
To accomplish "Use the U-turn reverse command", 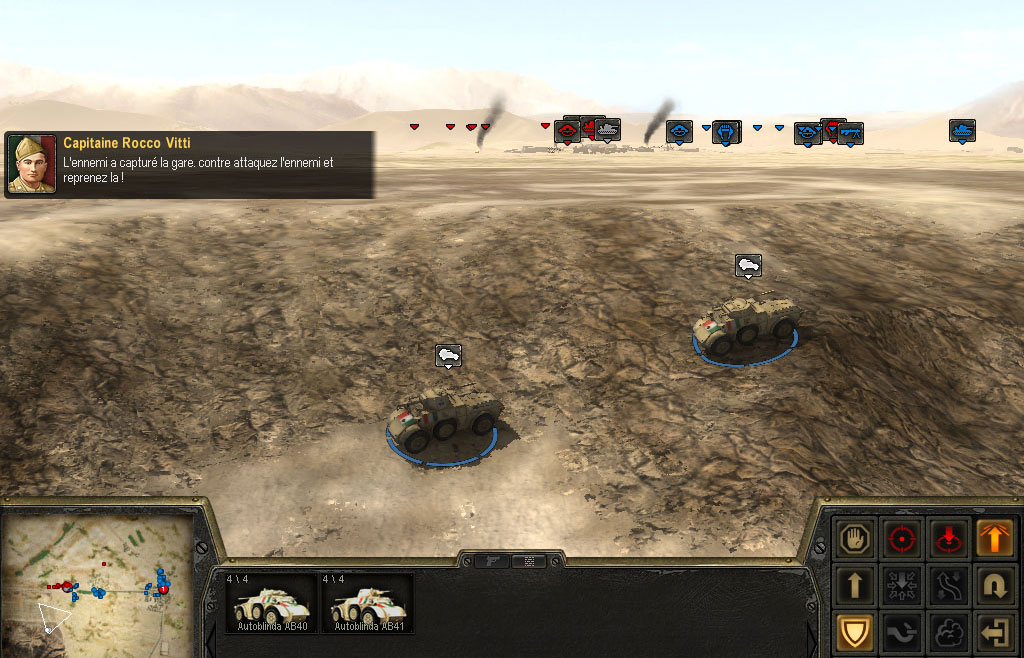I will tap(994, 585).
